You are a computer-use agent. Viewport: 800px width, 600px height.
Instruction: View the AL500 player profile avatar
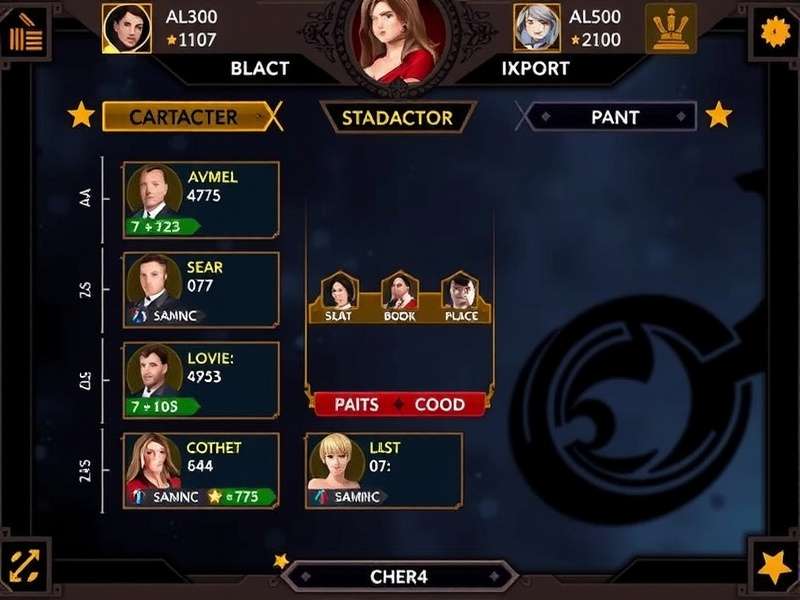pos(537,28)
